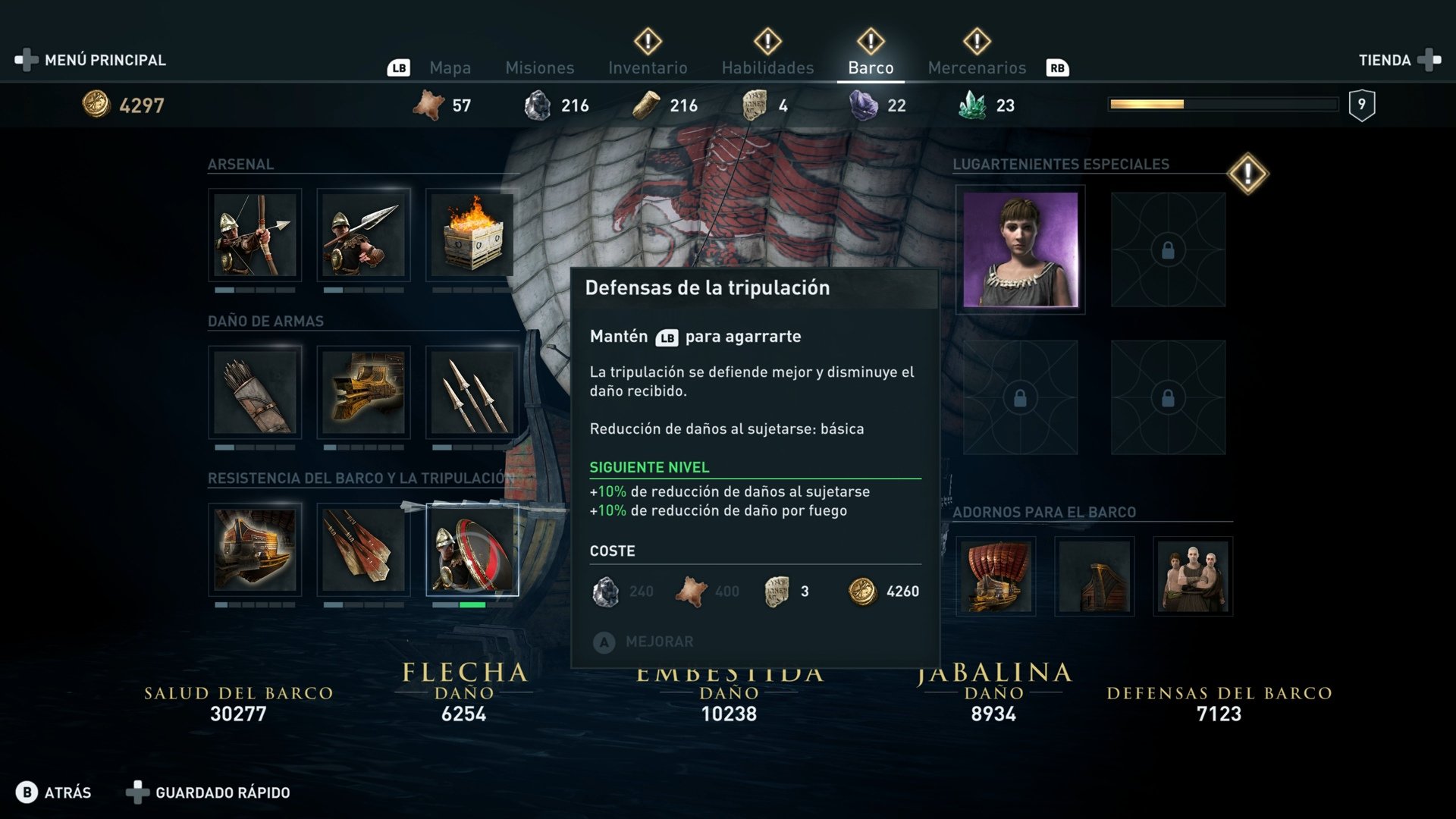Click Guardado Rápido to quick save
1456x819 pixels.
(x=221, y=792)
